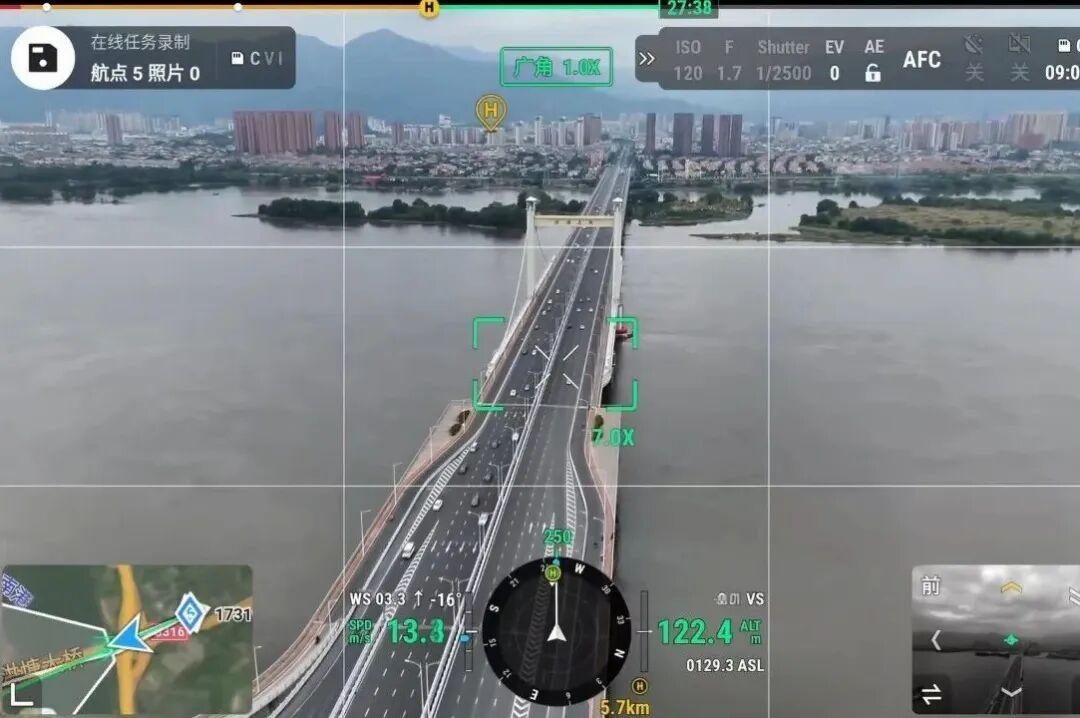Pan the FPV view with the left chevron
The width and height of the screenshot is (1080, 718).
[x=936, y=640]
